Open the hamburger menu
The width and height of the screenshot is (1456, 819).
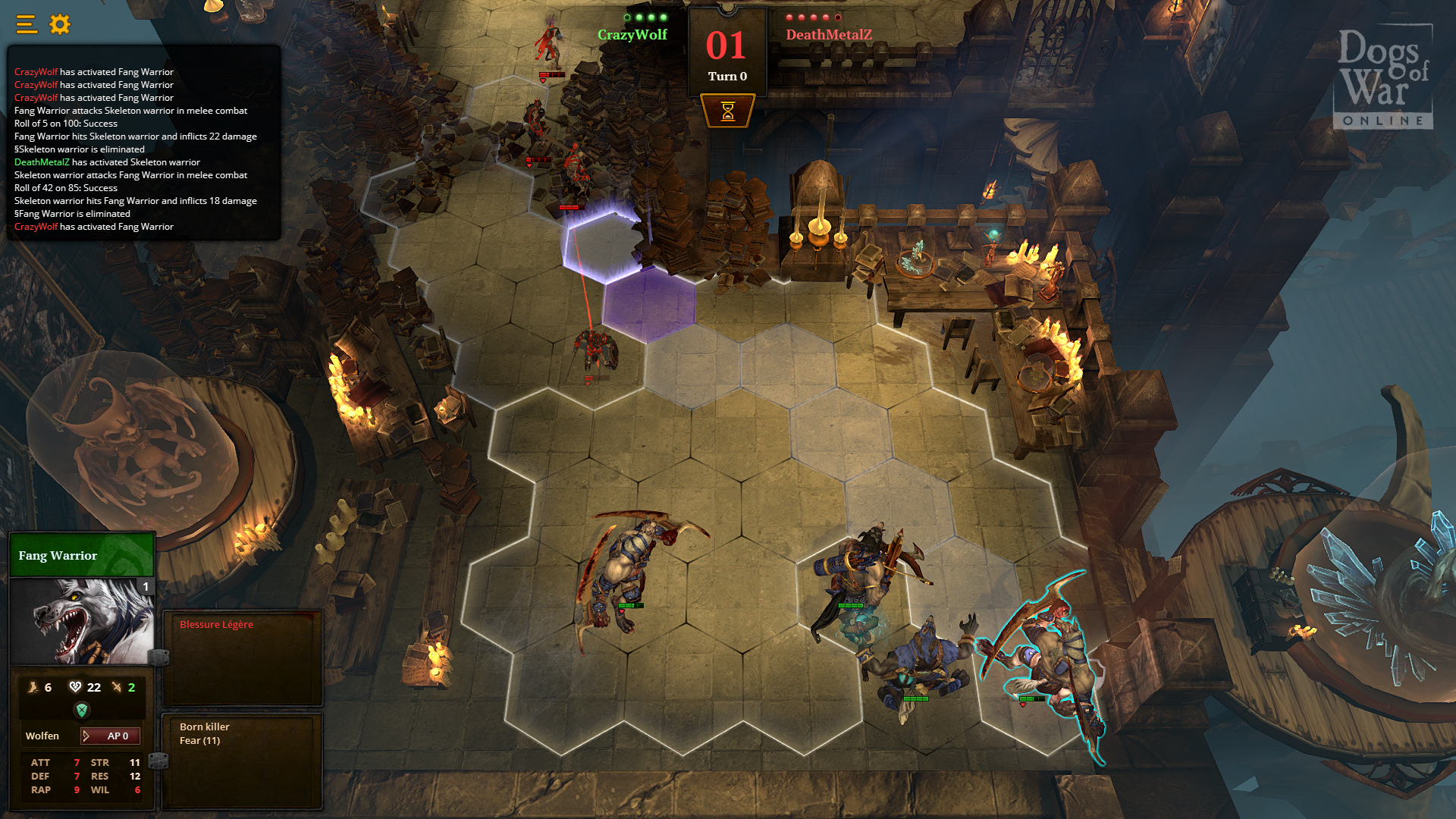pos(25,24)
